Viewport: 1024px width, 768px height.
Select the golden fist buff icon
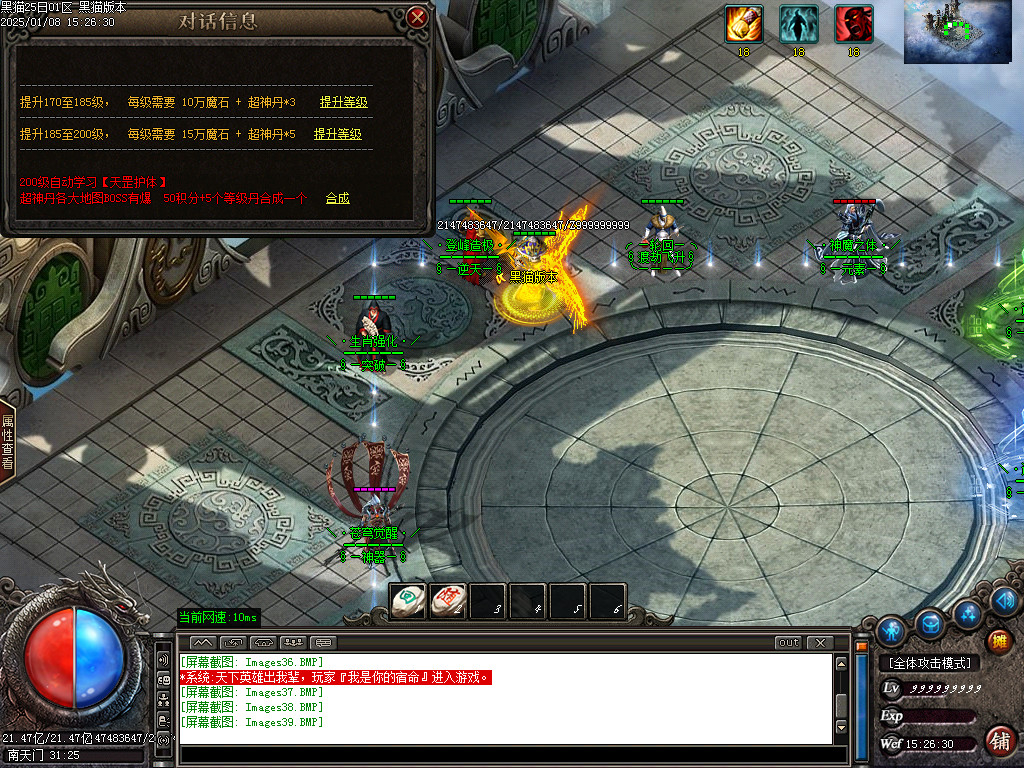click(x=744, y=24)
